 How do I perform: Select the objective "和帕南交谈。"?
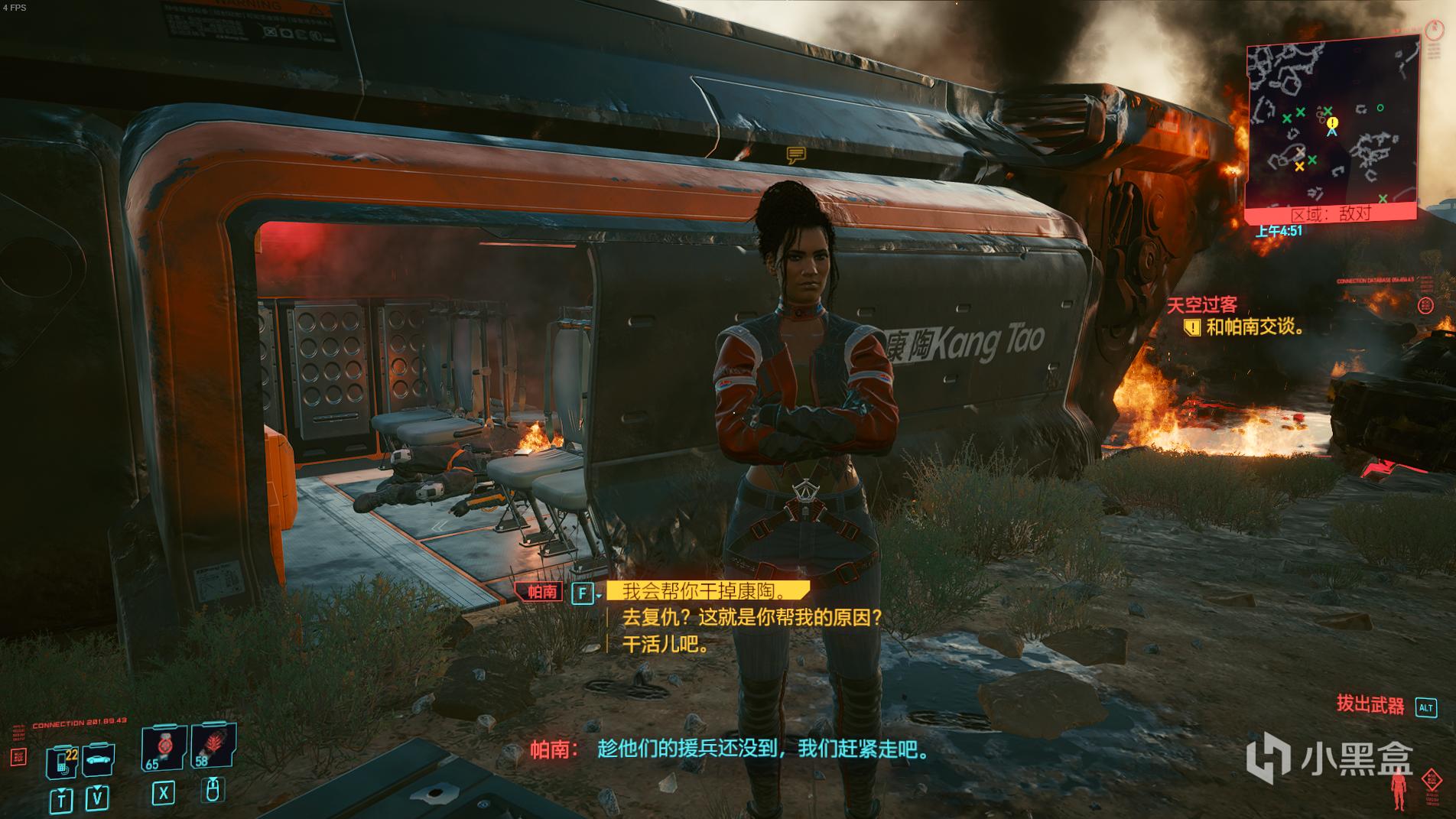click(x=1254, y=327)
